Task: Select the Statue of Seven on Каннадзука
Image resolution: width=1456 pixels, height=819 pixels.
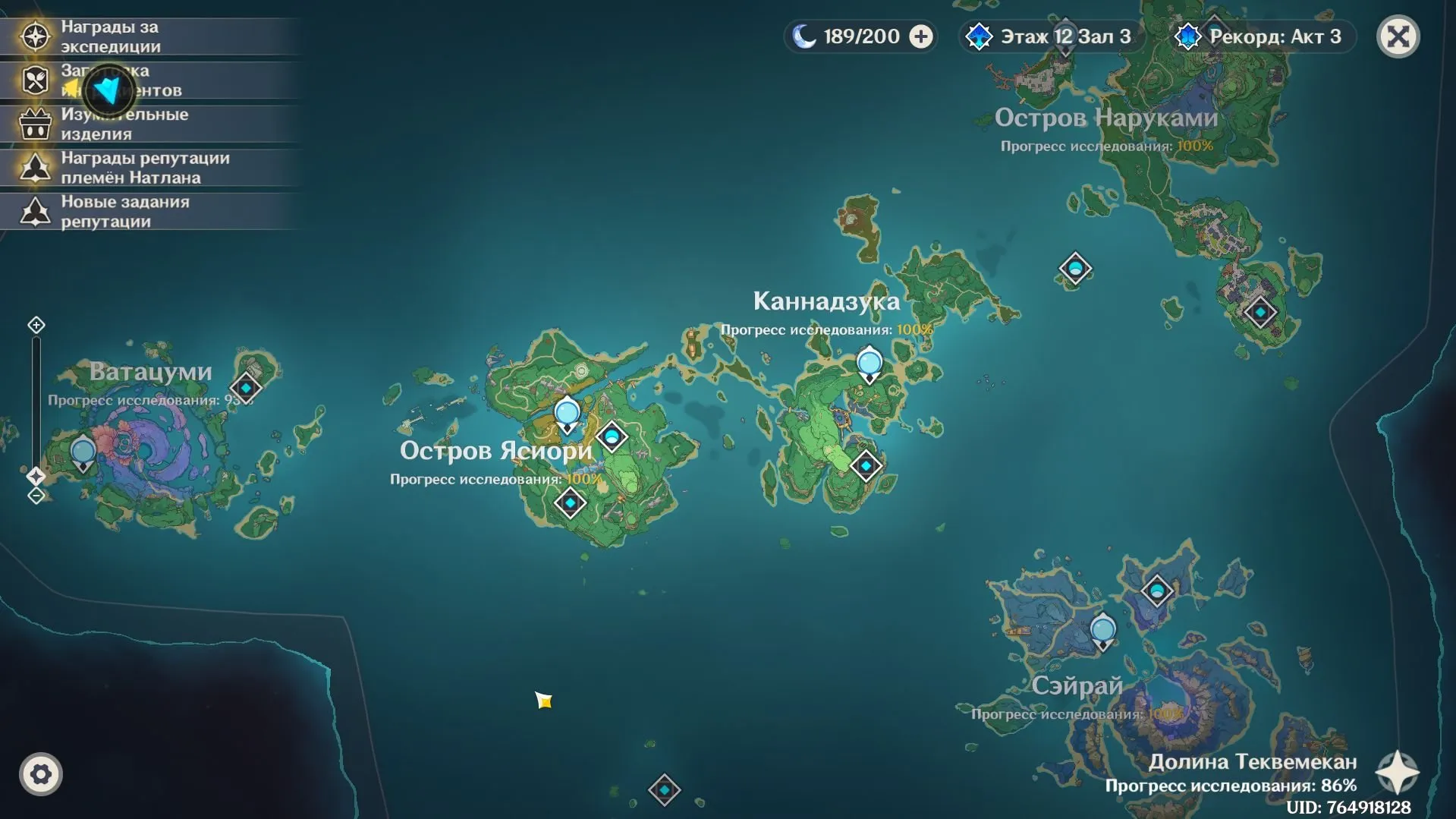Action: pyautogui.click(x=870, y=364)
